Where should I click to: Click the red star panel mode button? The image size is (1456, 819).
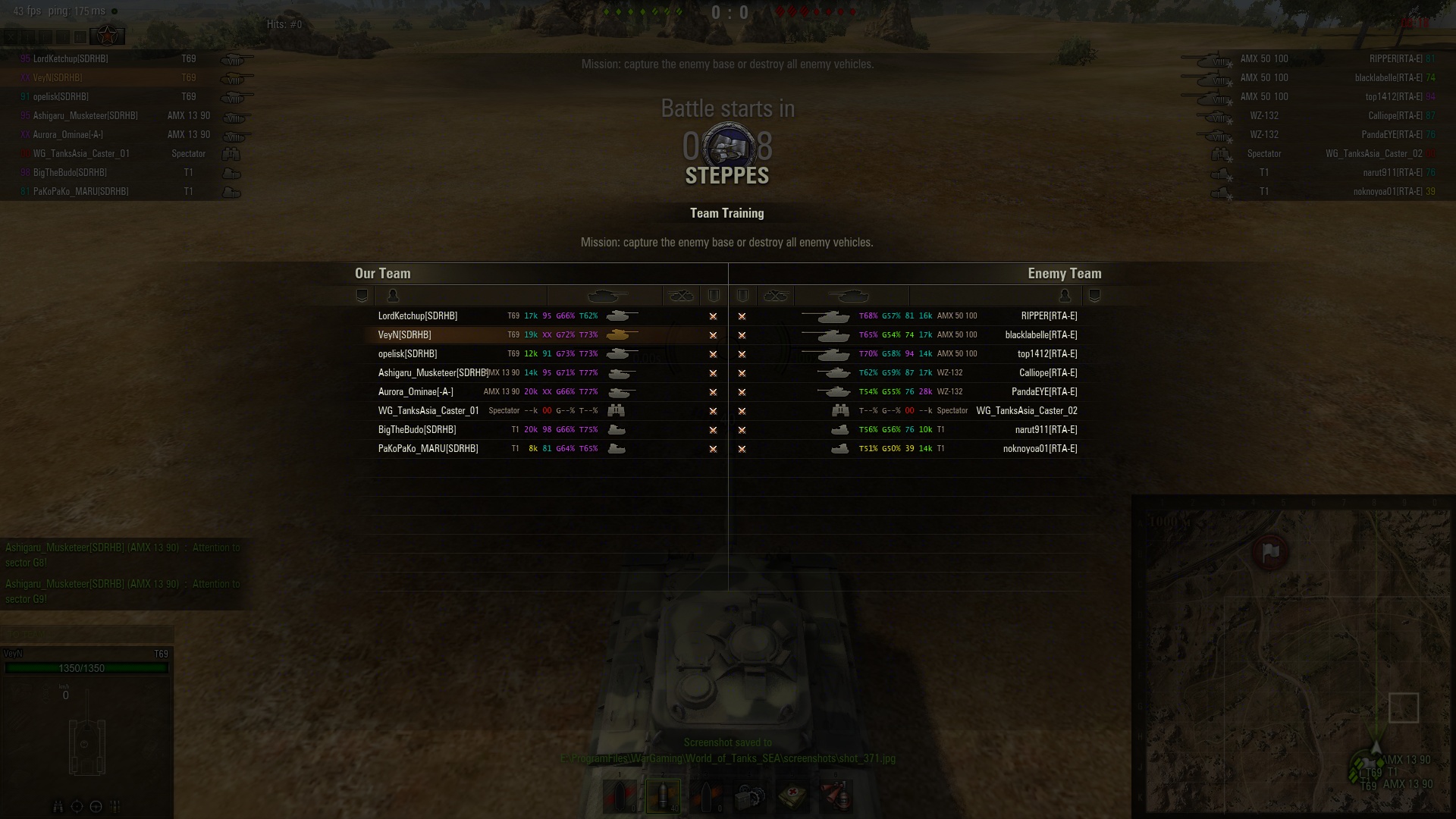(x=107, y=36)
